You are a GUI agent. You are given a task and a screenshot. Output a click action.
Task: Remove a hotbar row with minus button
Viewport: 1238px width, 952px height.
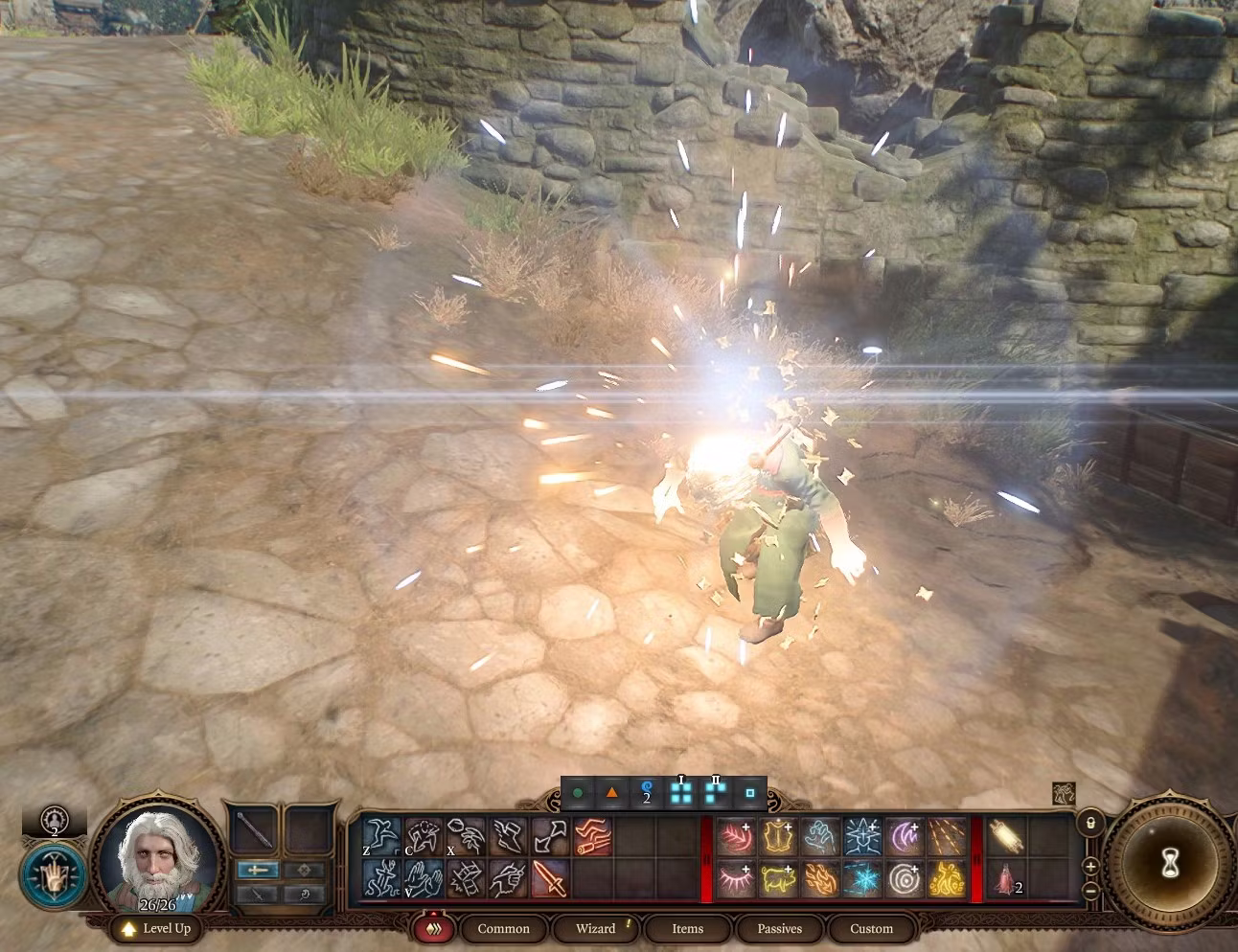tap(1090, 891)
